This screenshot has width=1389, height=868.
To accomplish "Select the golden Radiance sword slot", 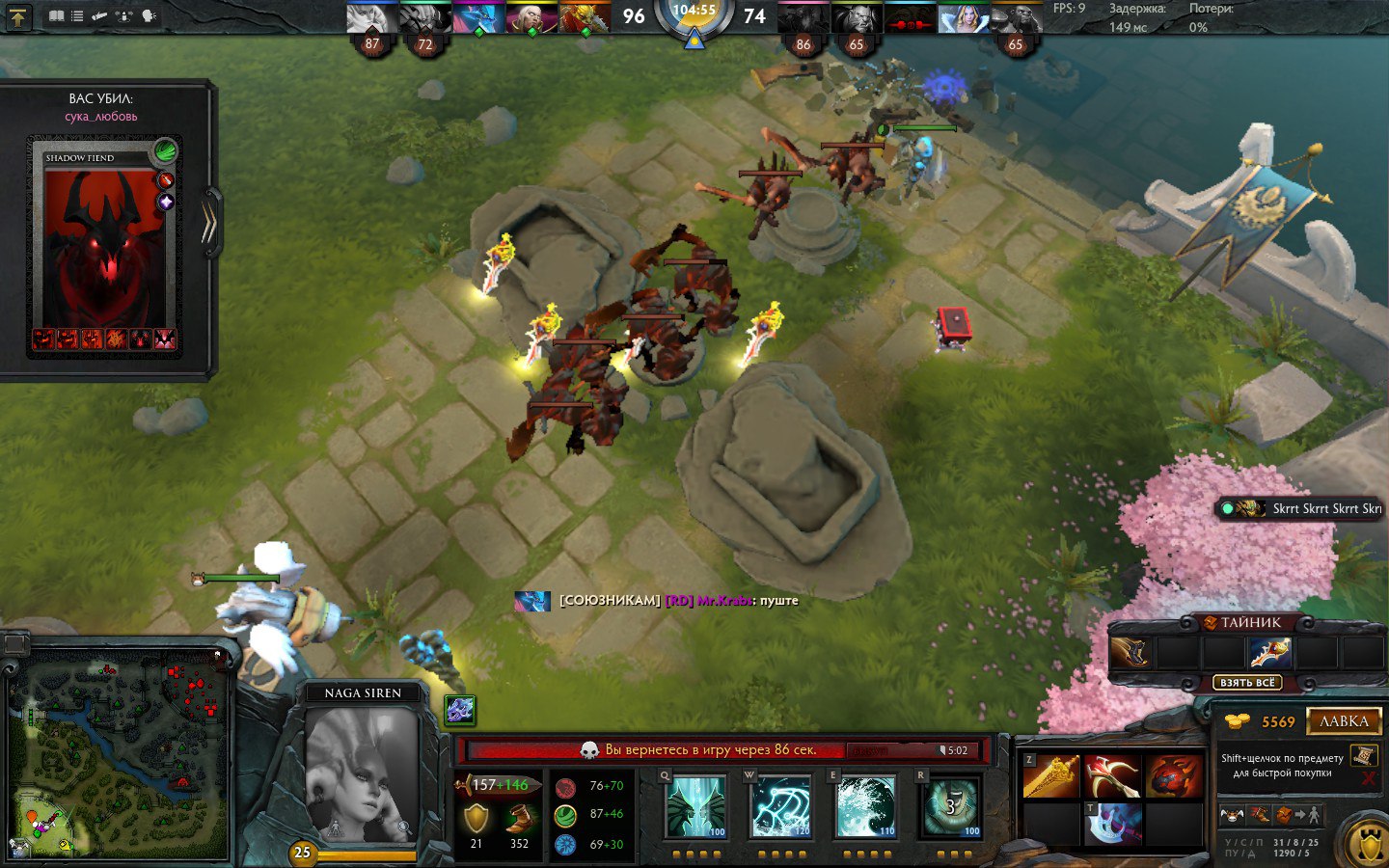I will click(x=1050, y=777).
